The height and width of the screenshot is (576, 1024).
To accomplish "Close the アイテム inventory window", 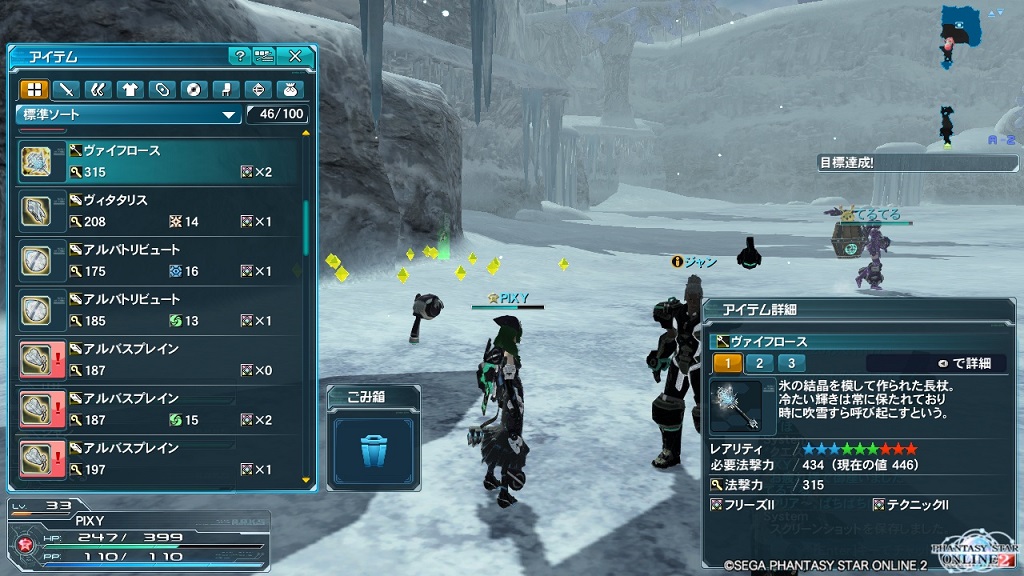I will point(295,56).
